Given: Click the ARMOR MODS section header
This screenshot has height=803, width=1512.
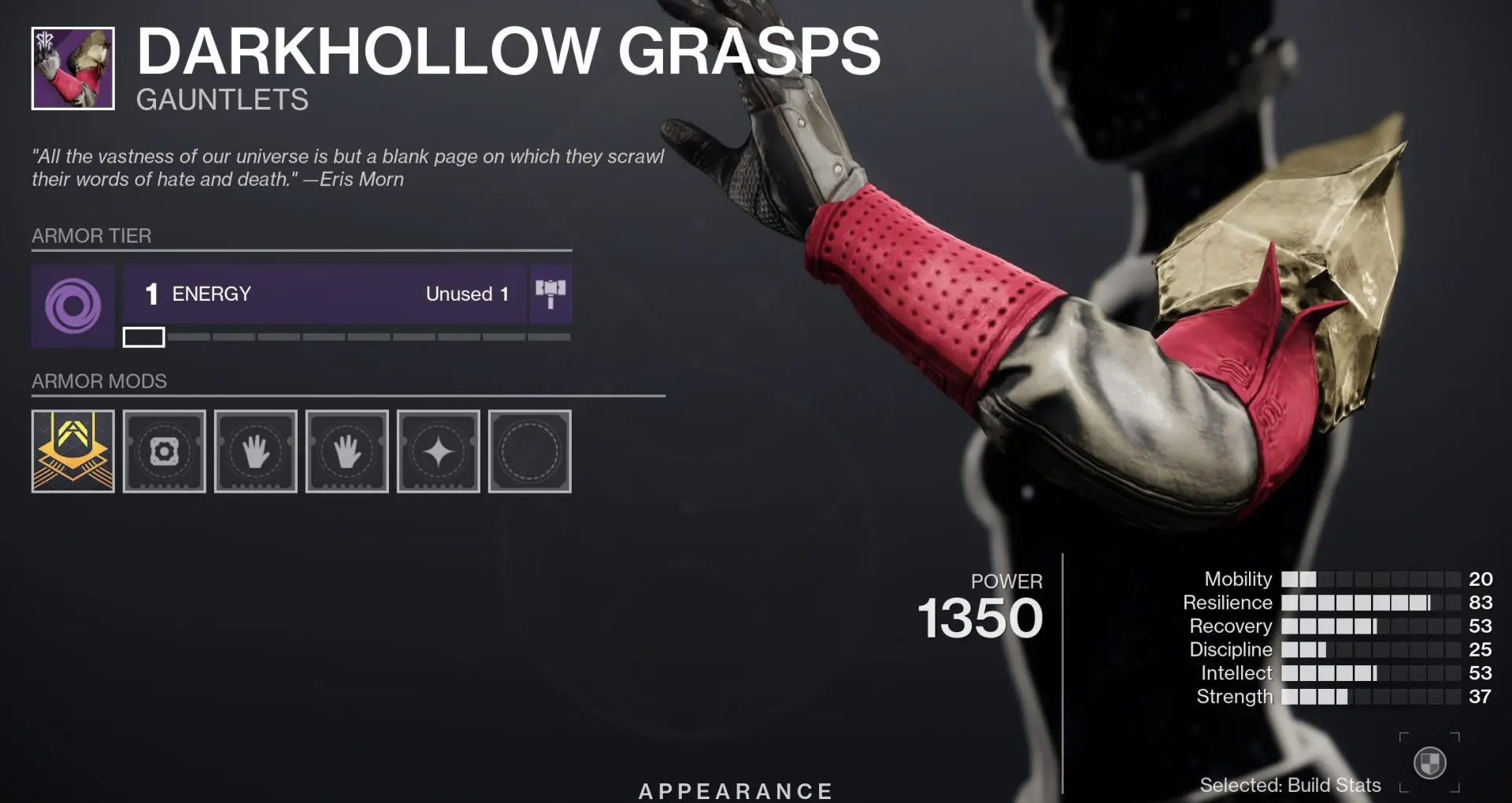Looking at the screenshot, I should click(99, 381).
